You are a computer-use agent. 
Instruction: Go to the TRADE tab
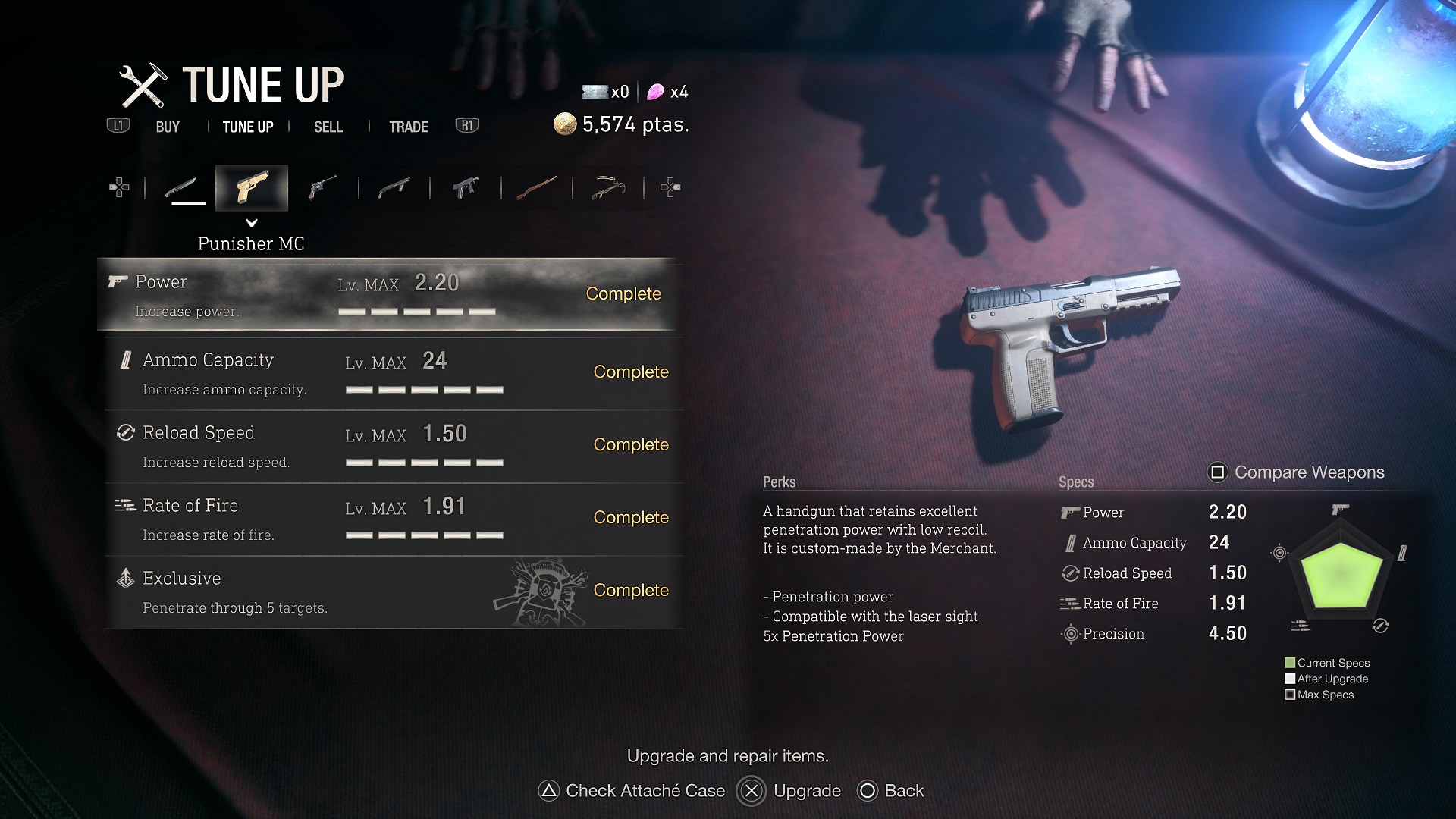click(408, 127)
